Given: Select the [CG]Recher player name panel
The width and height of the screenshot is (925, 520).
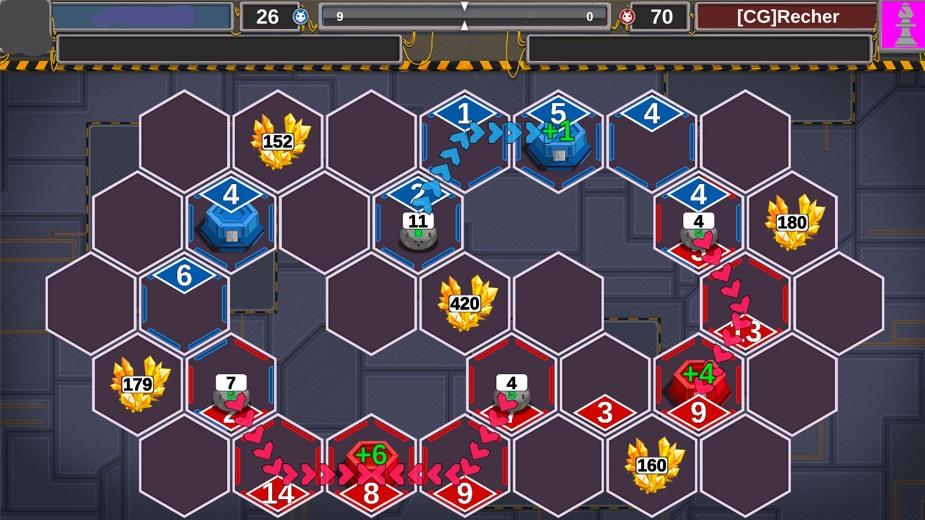Looking at the screenshot, I should (x=786, y=17).
